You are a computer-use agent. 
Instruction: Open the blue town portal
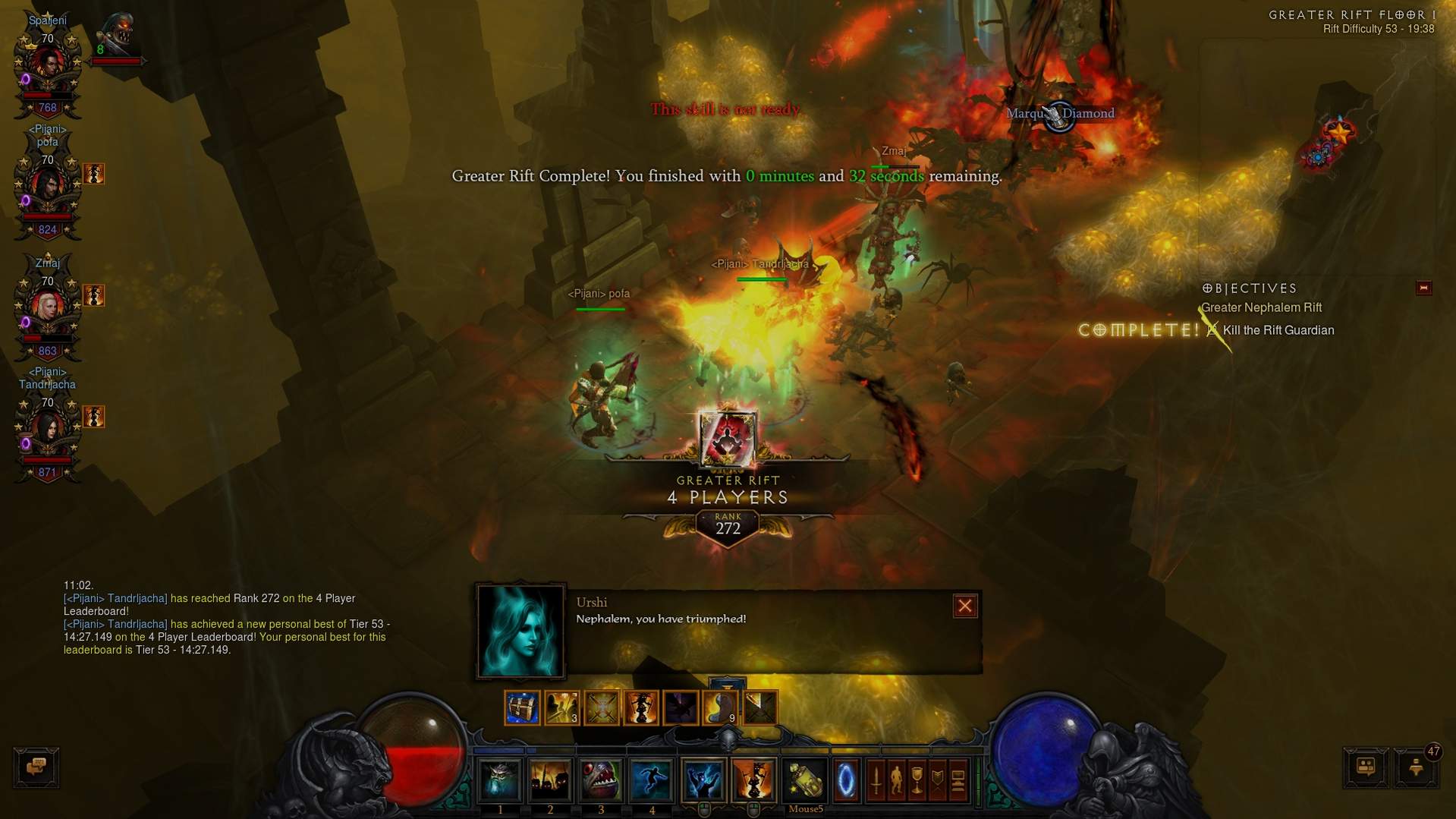(845, 780)
